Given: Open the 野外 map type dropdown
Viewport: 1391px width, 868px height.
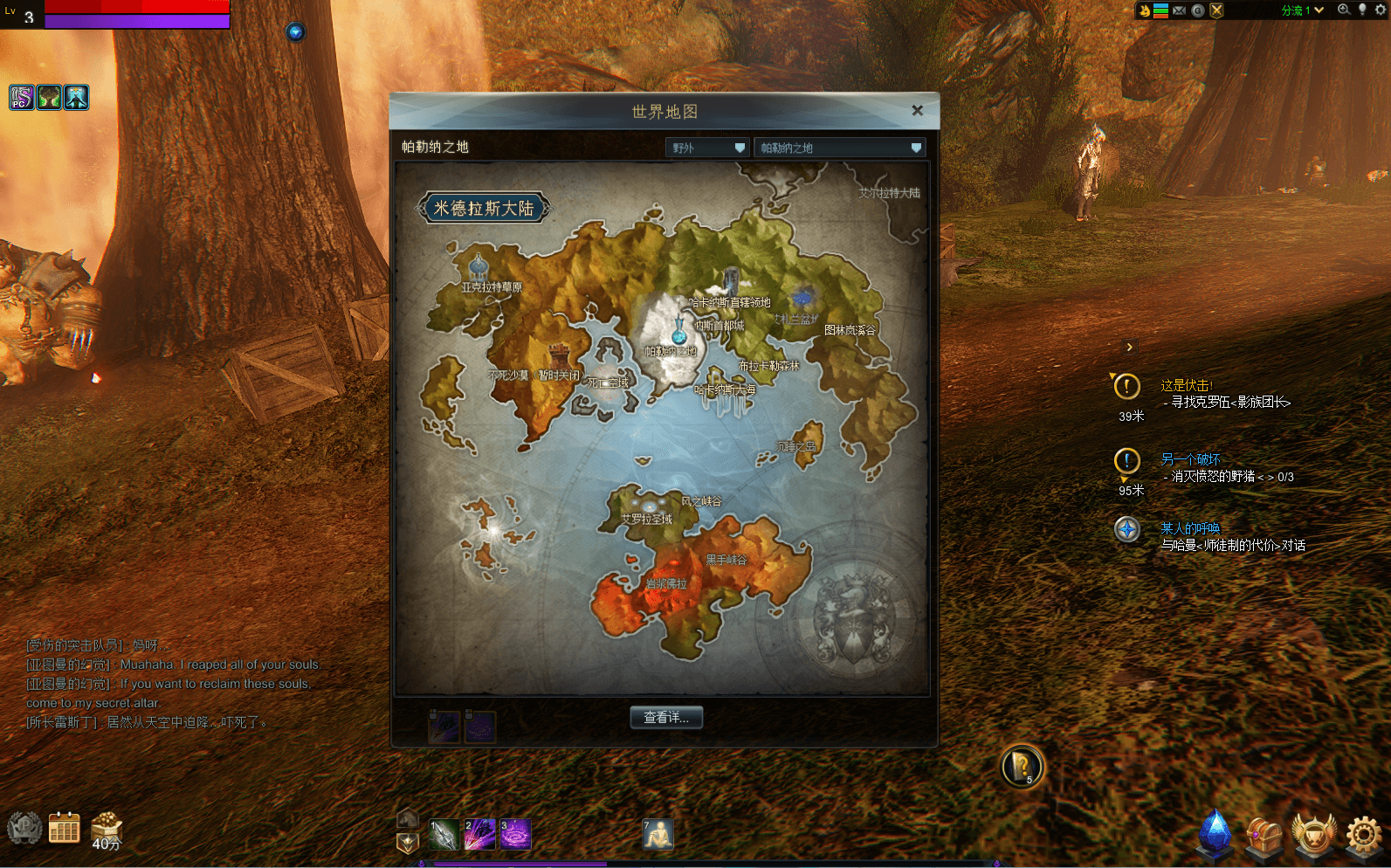Looking at the screenshot, I should pyautogui.click(x=707, y=148).
